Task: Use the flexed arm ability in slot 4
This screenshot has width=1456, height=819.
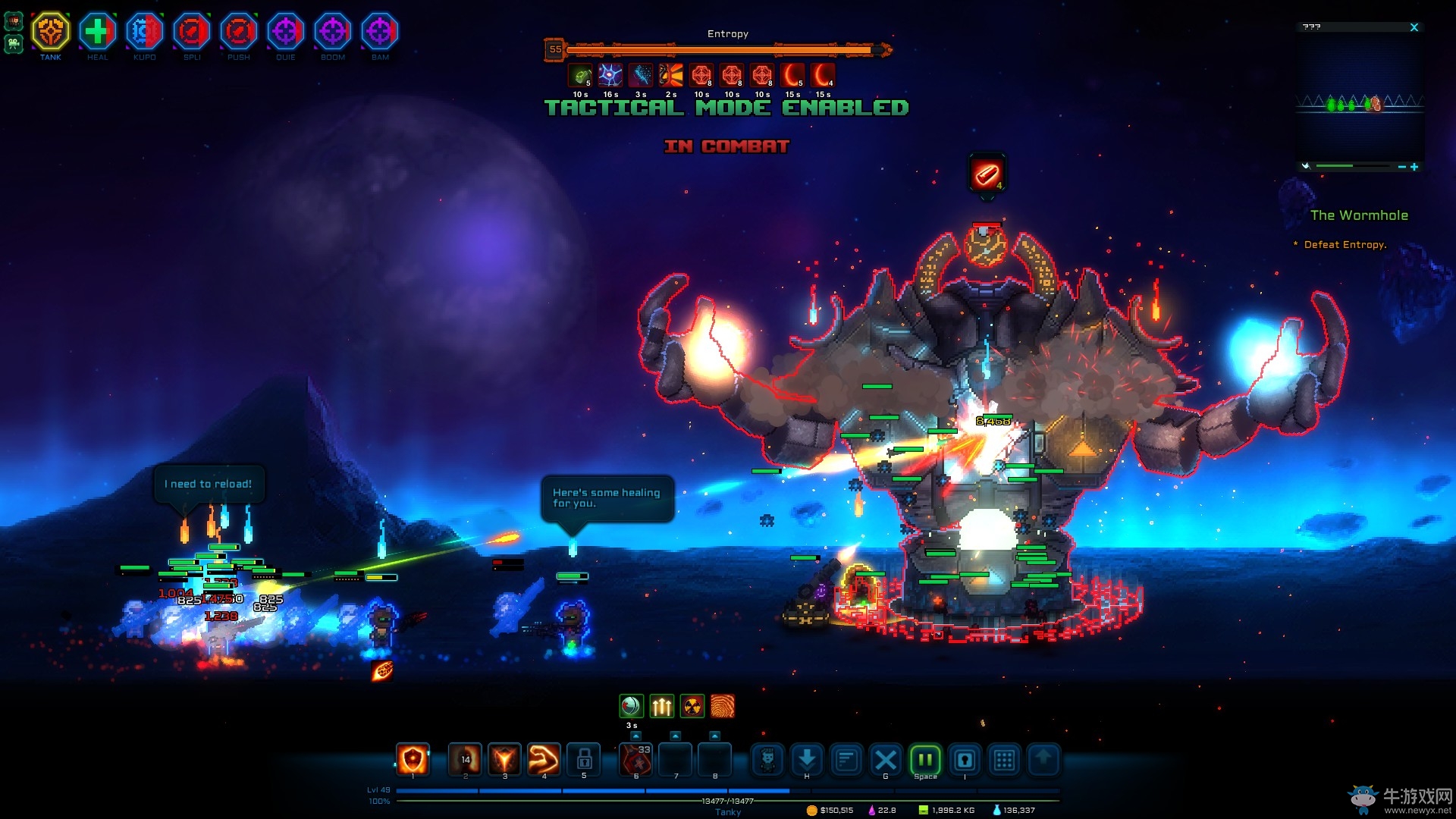Action: coord(544,759)
